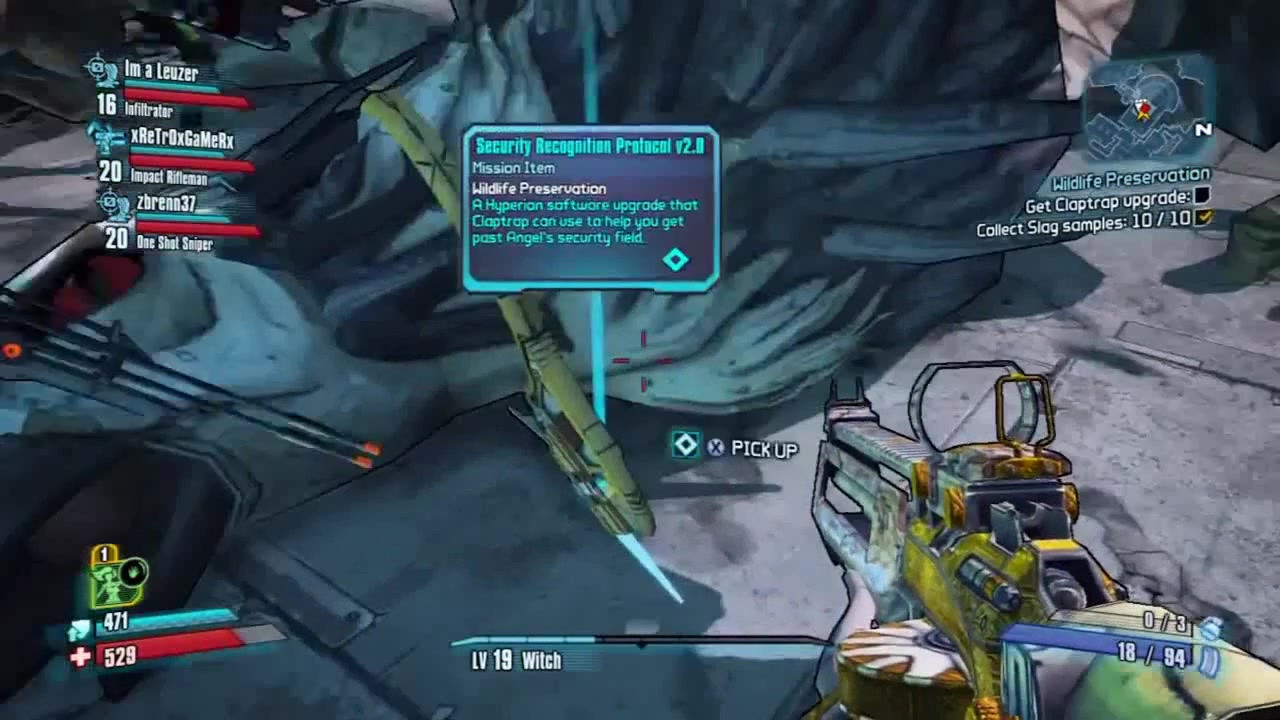Viewport: 1280px width, 720px height.
Task: Click the PICK UP action text
Action: point(762,448)
